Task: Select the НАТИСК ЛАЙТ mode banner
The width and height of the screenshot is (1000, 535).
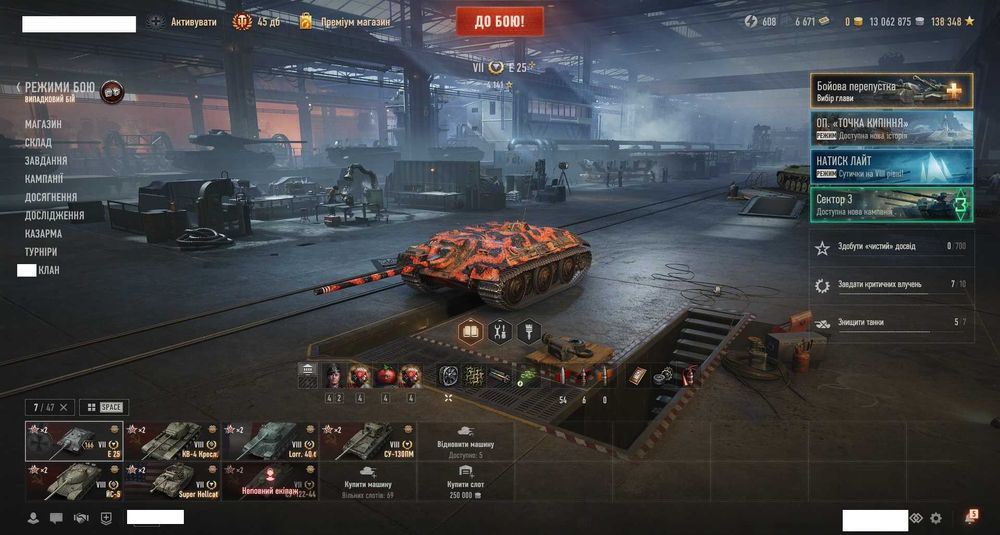Action: pos(890,165)
